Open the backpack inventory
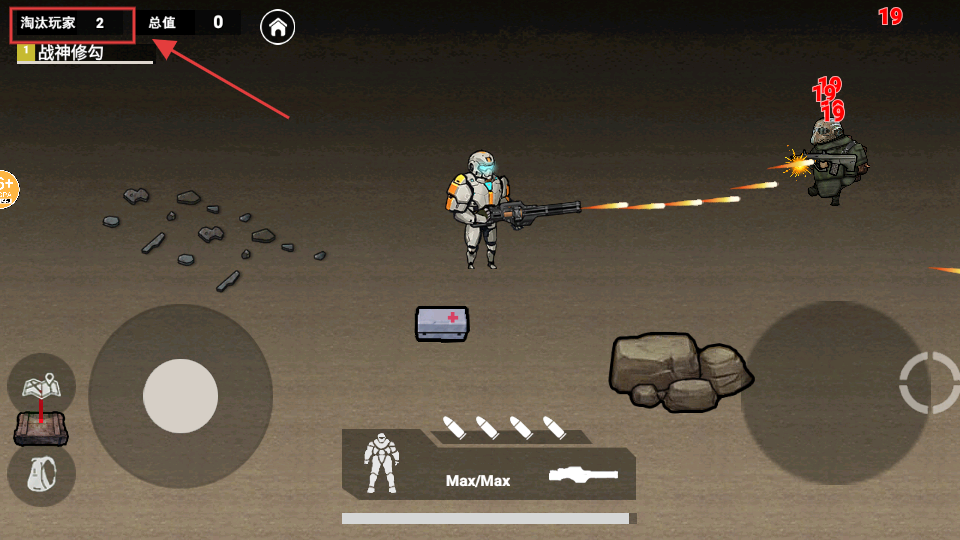Viewport: 960px width, 540px height. [41, 475]
